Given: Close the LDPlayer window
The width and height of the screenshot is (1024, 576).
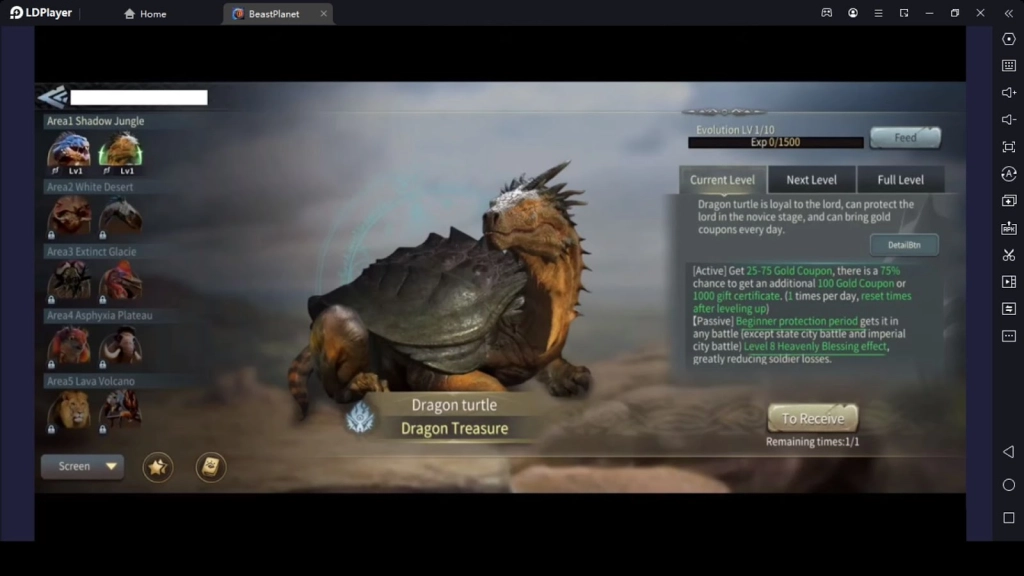Looking at the screenshot, I should tap(980, 13).
